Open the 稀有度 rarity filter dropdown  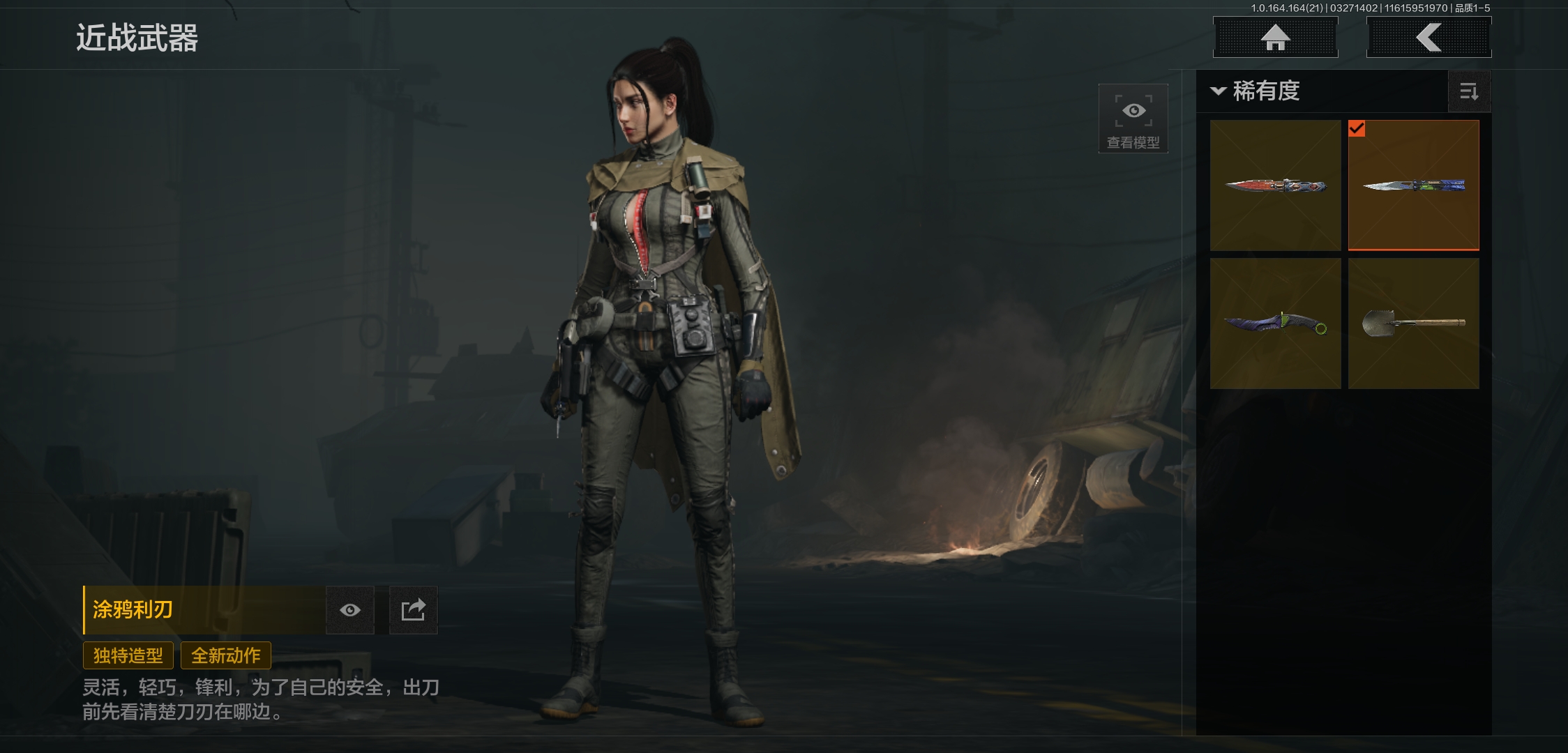click(1257, 91)
